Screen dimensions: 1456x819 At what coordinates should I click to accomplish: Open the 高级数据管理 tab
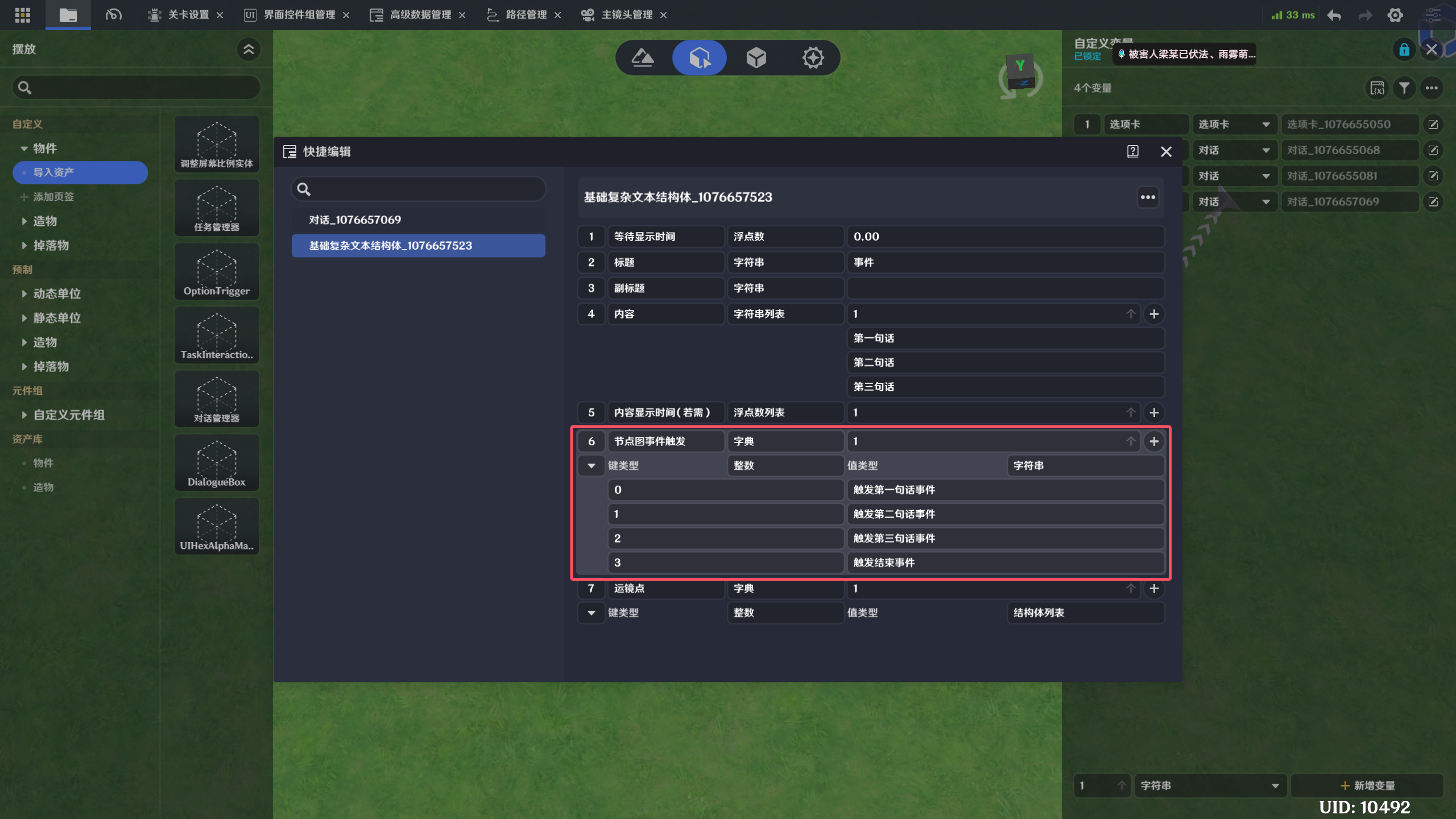[420, 15]
